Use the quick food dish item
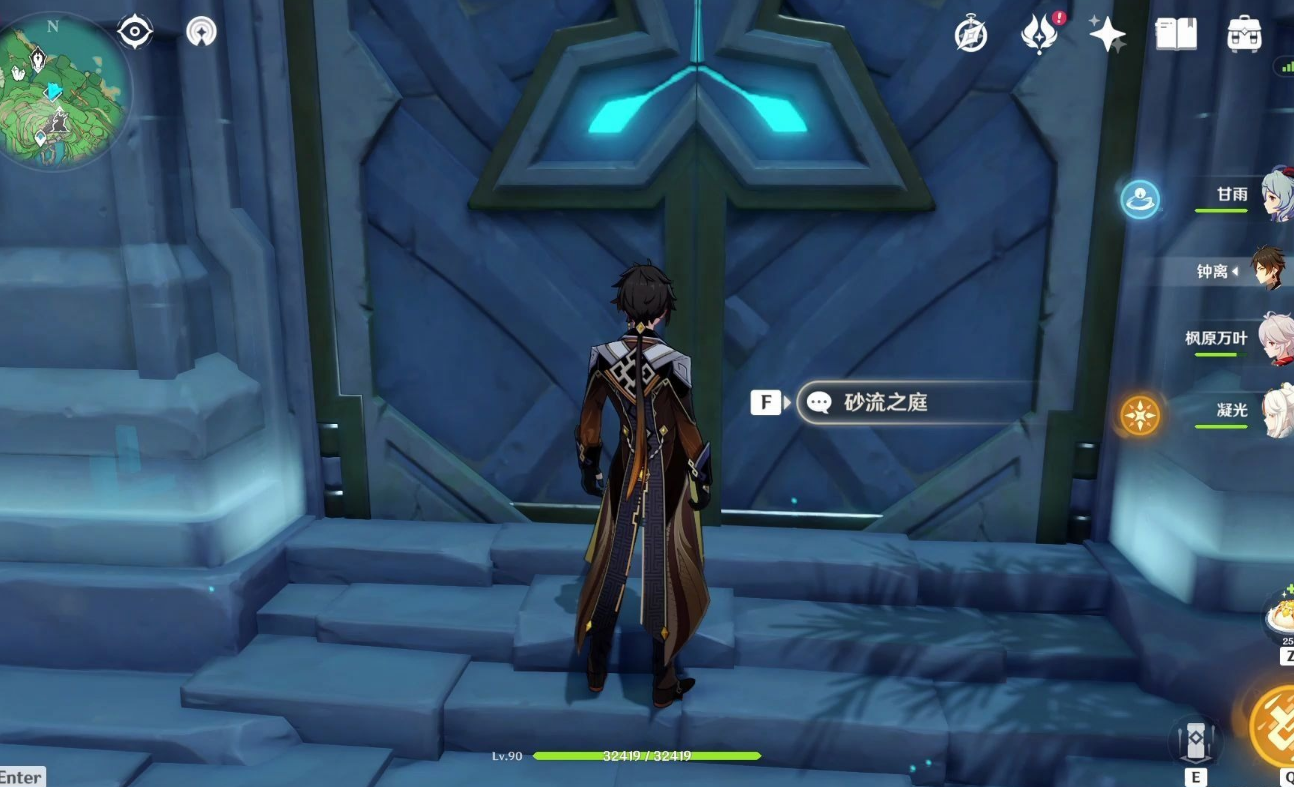 1280,615
